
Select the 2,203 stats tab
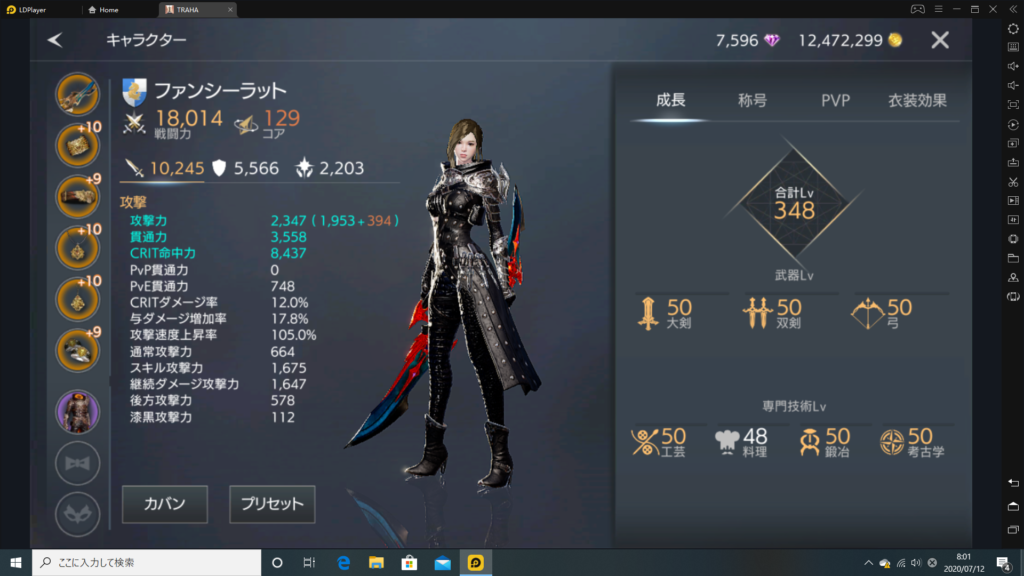[329, 169]
